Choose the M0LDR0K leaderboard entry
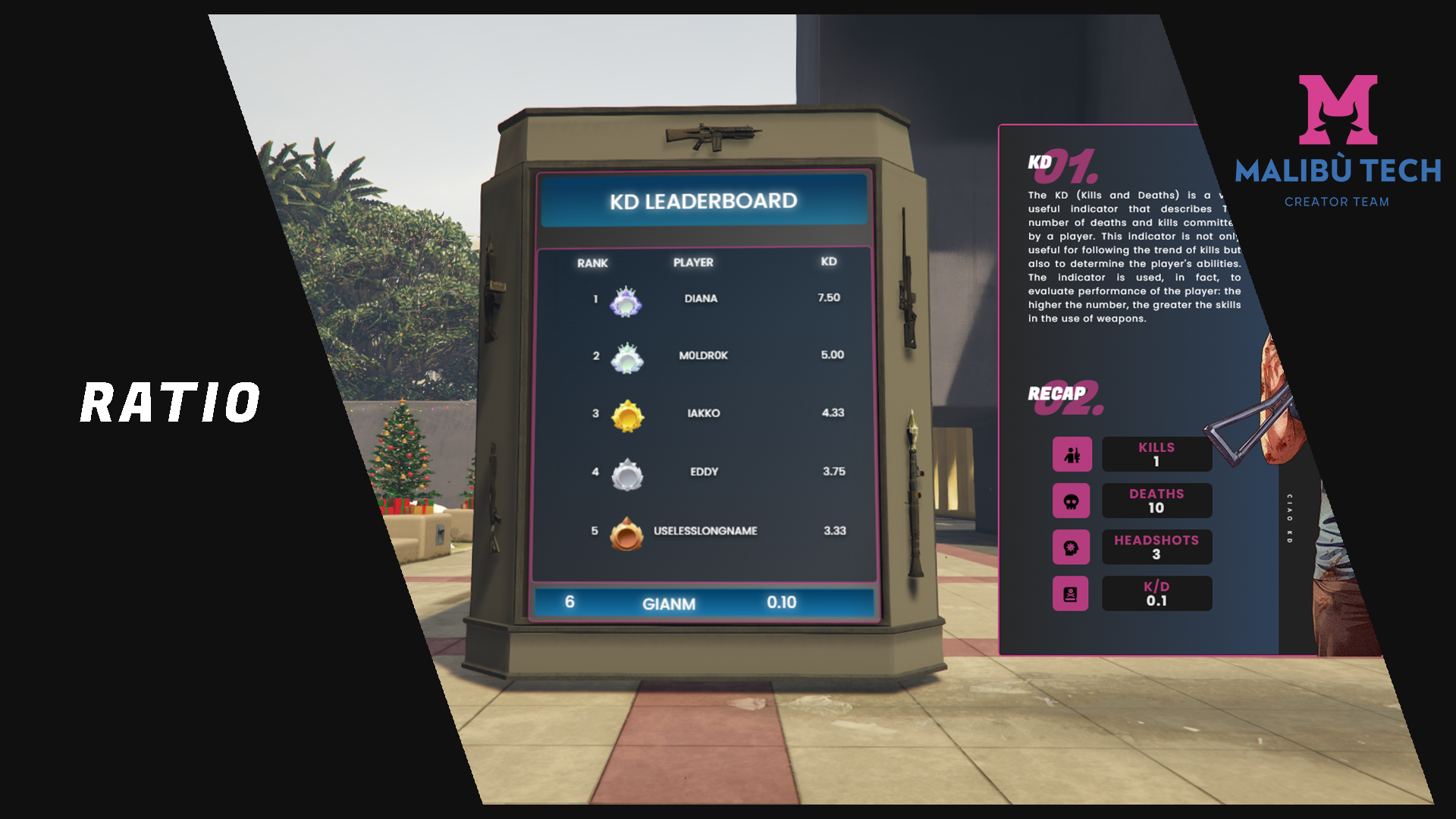This screenshot has width=1456, height=819. pos(703,356)
